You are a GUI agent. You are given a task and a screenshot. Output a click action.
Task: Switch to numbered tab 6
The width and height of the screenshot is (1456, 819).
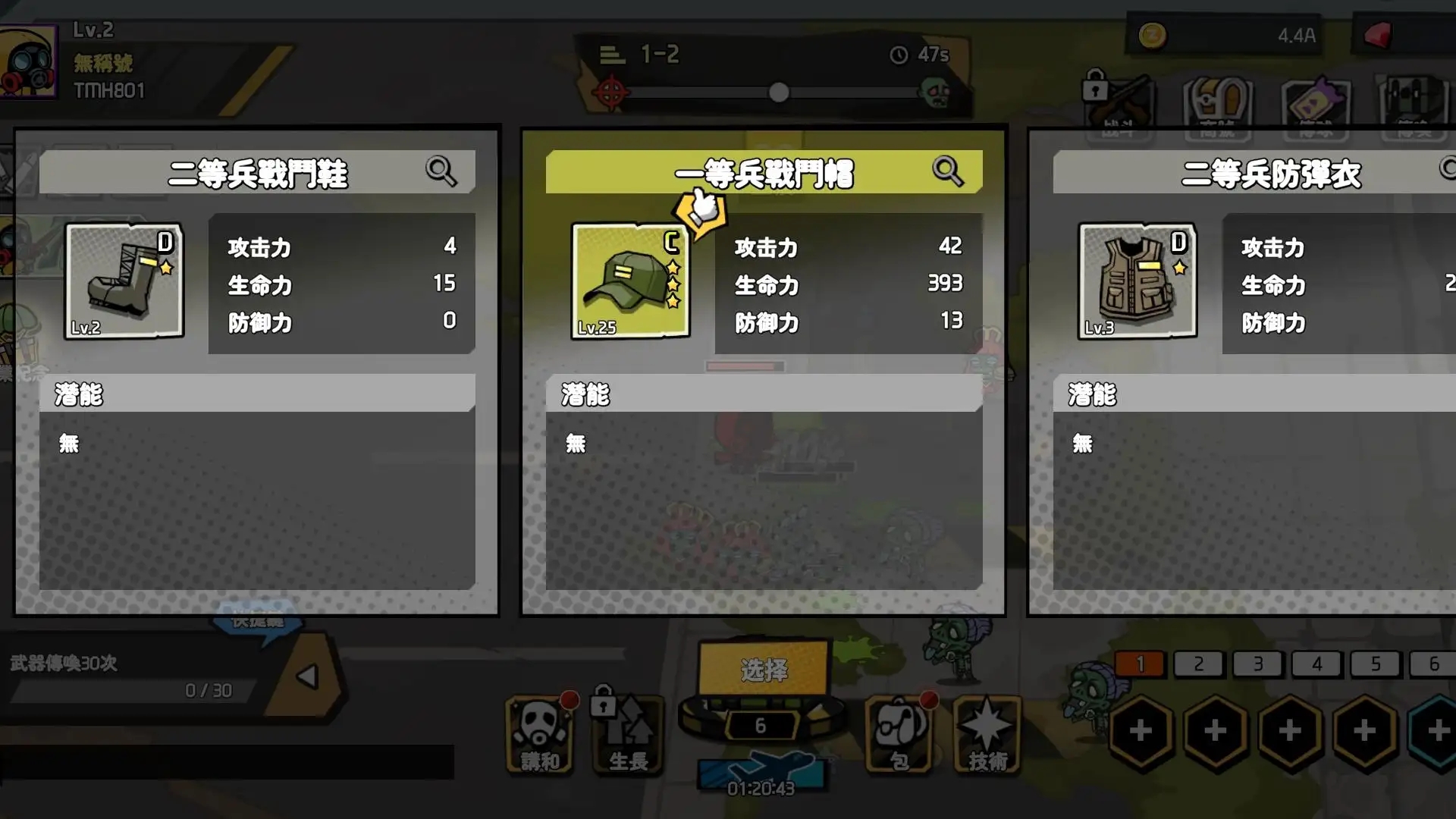[1436, 664]
